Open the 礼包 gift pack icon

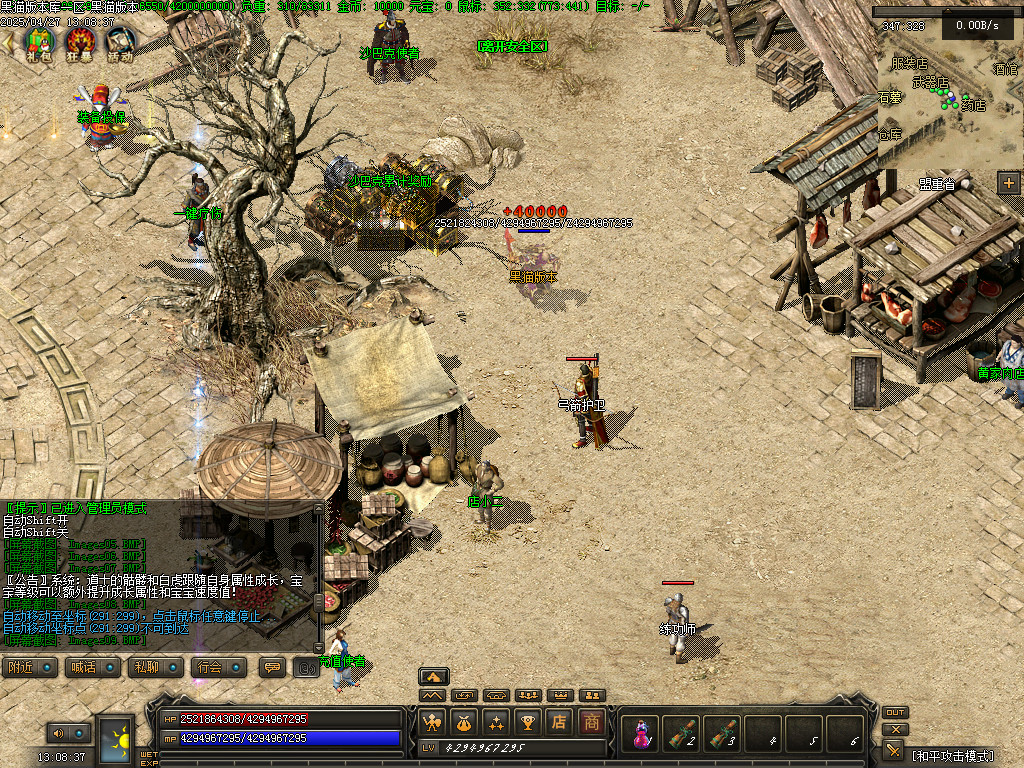tap(39, 42)
